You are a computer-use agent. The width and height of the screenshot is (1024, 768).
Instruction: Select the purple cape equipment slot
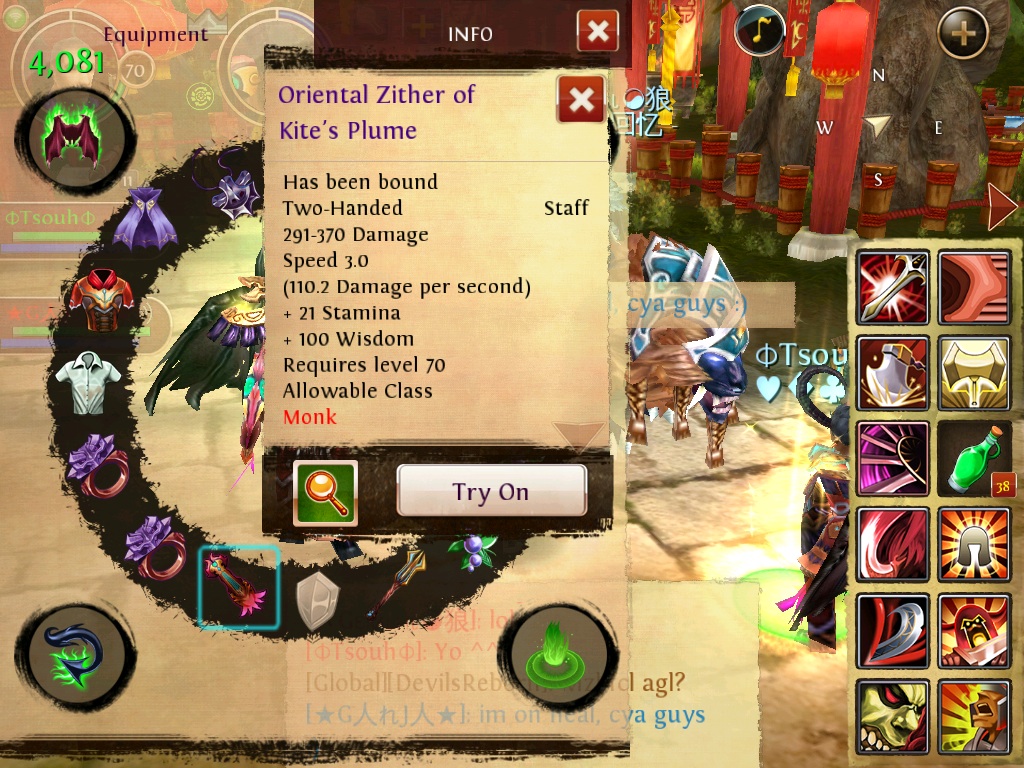(145, 218)
